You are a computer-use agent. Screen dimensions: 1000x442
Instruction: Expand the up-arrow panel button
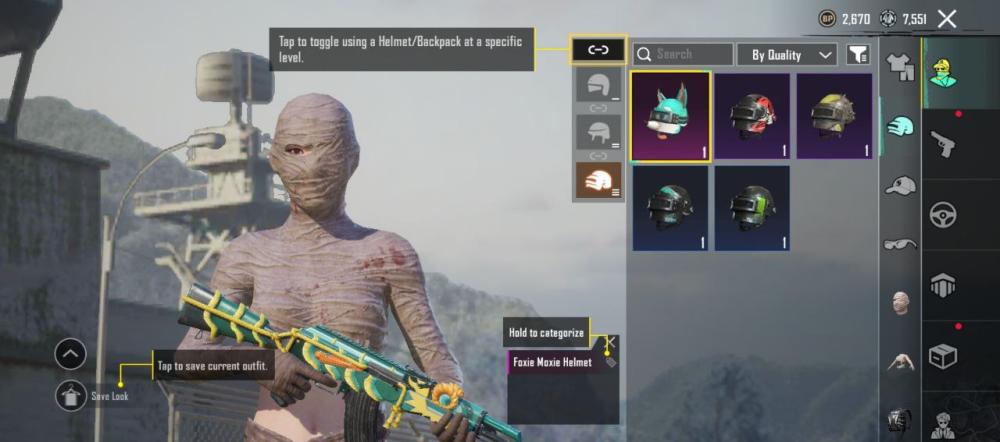[71, 354]
